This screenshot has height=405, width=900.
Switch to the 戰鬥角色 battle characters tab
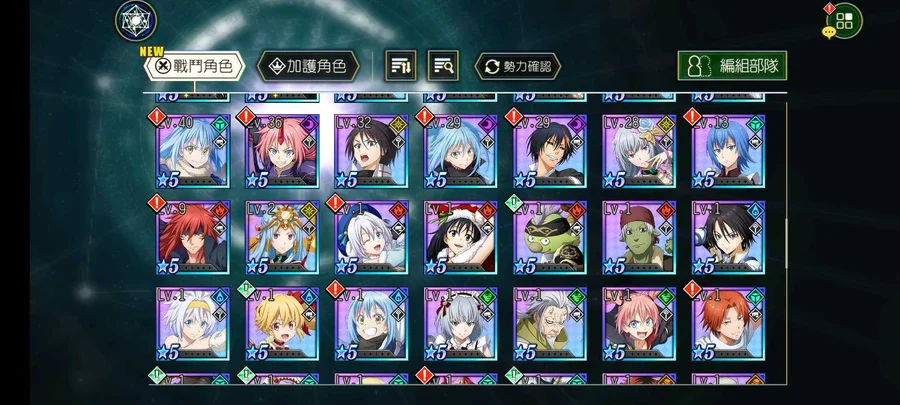pos(195,66)
